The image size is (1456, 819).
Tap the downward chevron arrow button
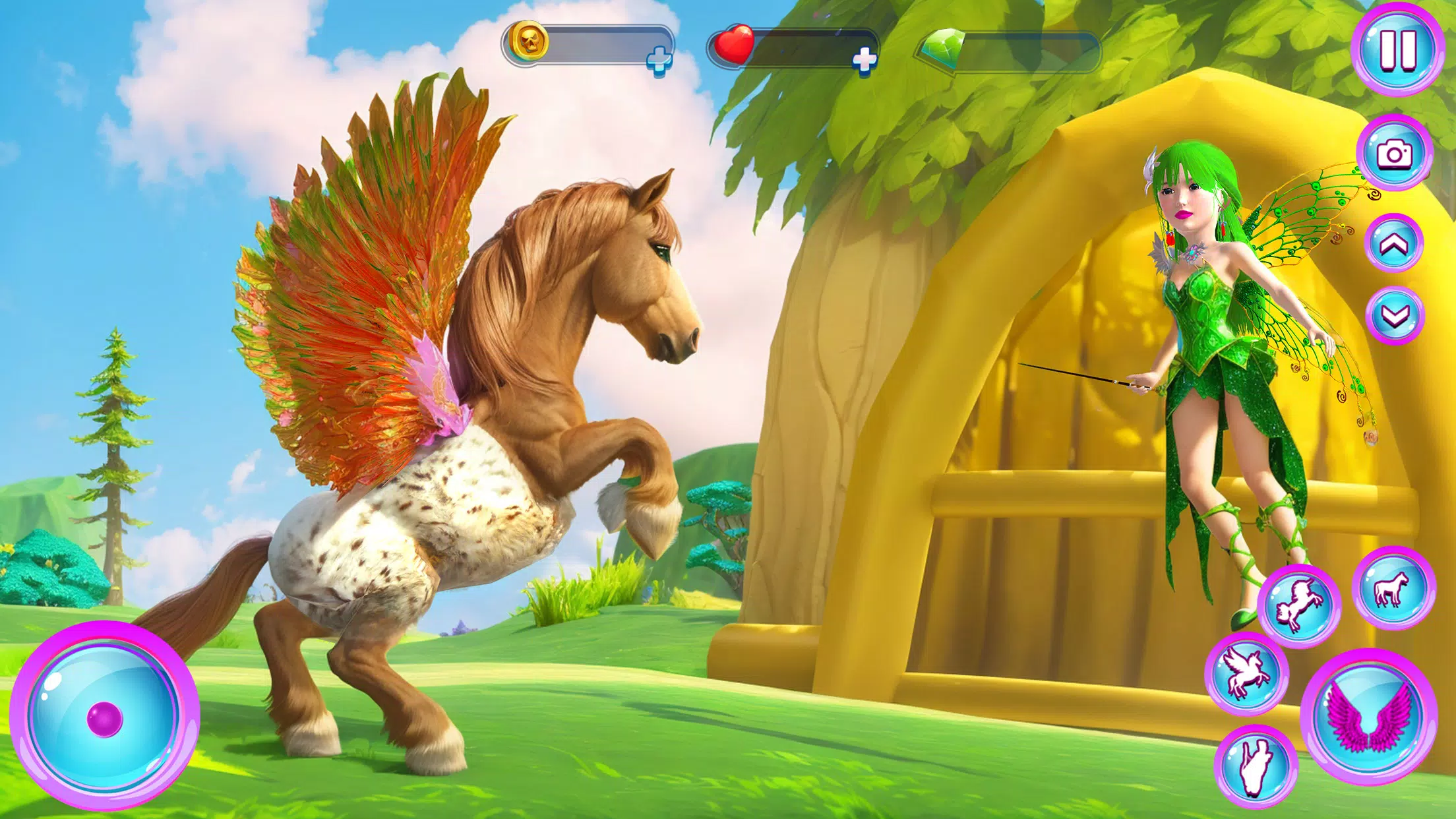(1394, 317)
